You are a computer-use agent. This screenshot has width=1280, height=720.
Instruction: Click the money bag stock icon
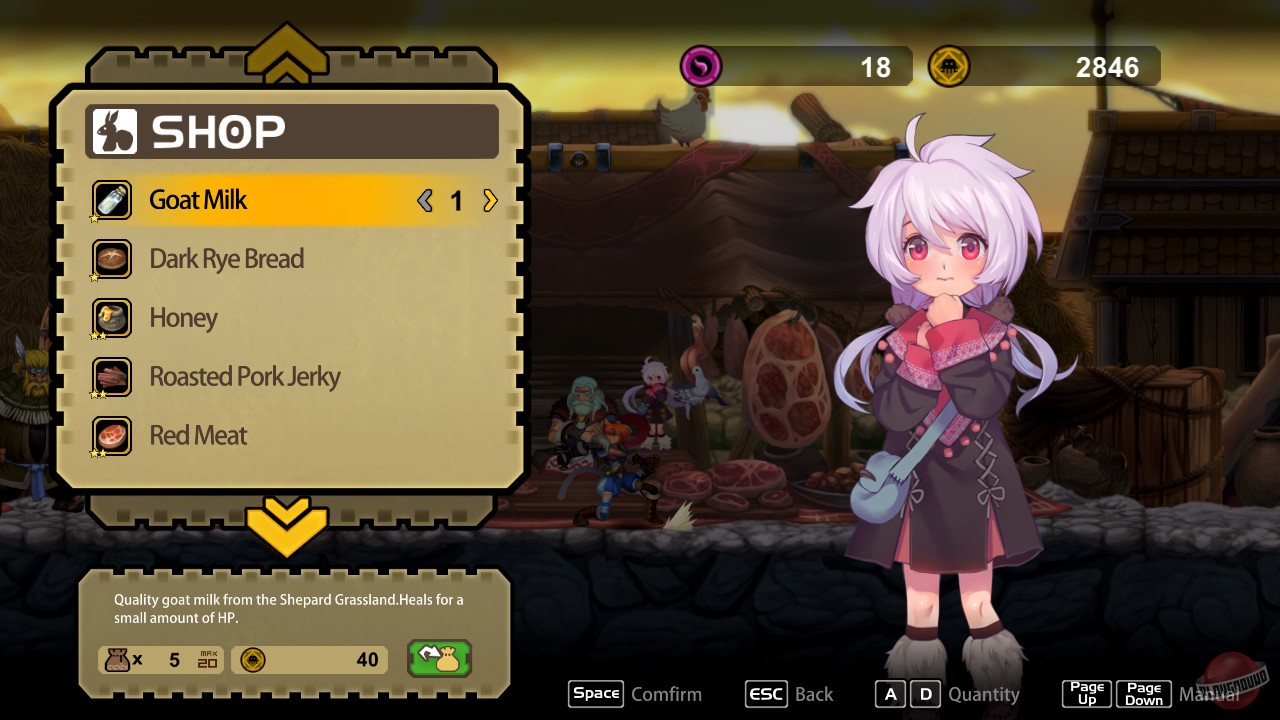tap(117, 660)
